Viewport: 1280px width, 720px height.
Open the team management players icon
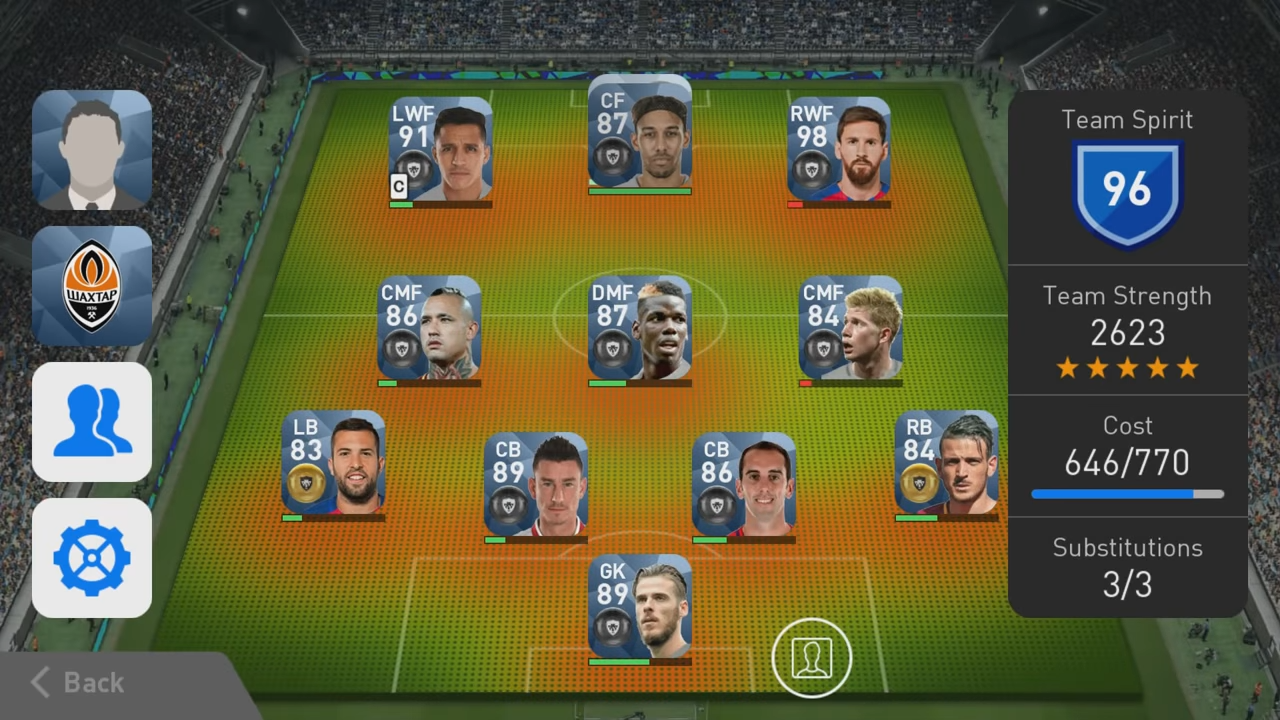91,422
